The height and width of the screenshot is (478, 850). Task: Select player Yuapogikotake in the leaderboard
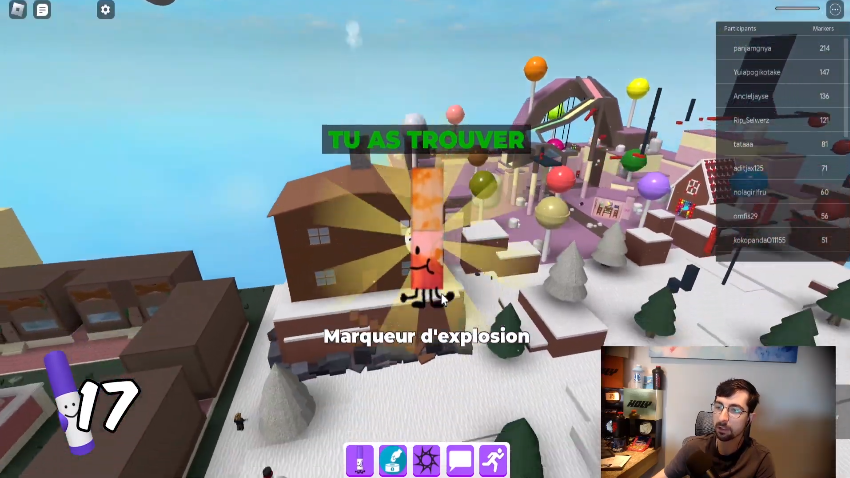(757, 72)
